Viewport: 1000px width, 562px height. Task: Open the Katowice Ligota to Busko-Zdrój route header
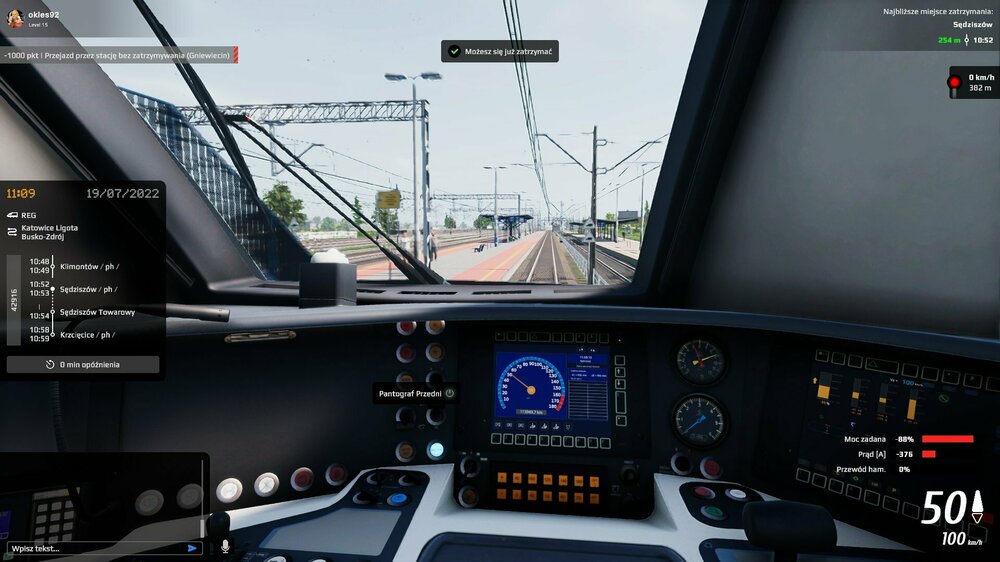tap(49, 234)
